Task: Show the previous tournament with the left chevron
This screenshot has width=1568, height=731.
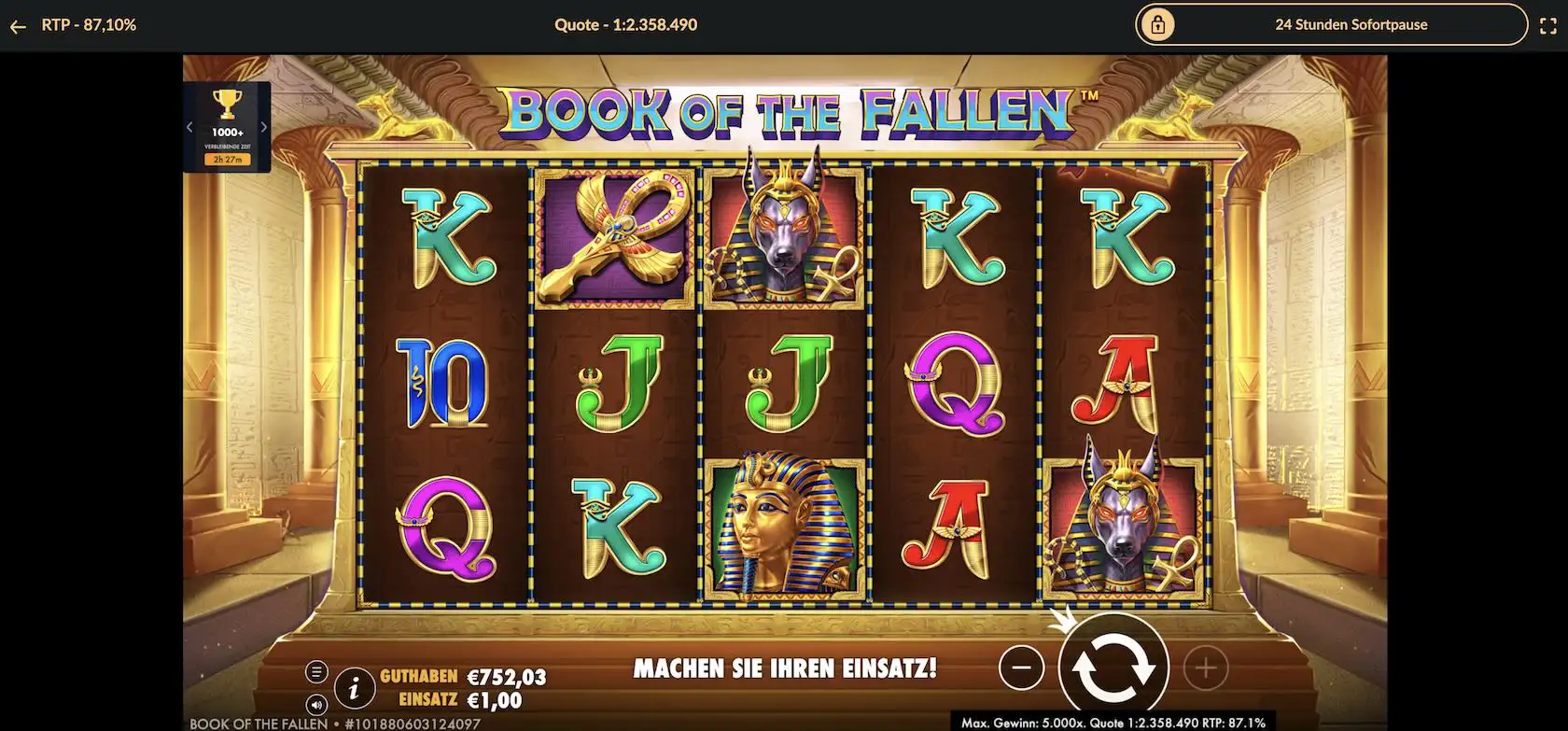Action: pyautogui.click(x=189, y=126)
